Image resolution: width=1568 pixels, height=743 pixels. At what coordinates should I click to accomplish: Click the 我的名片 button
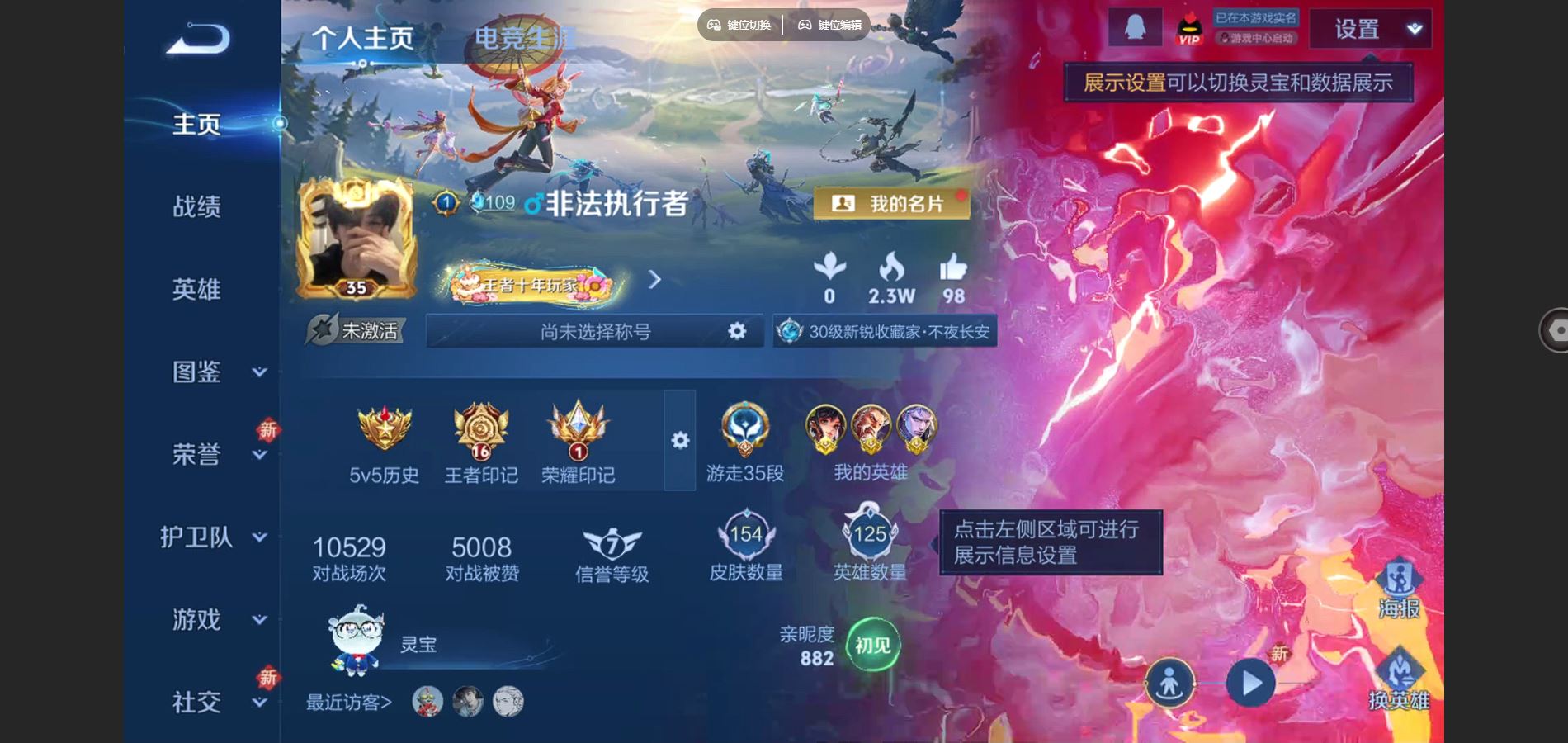891,202
